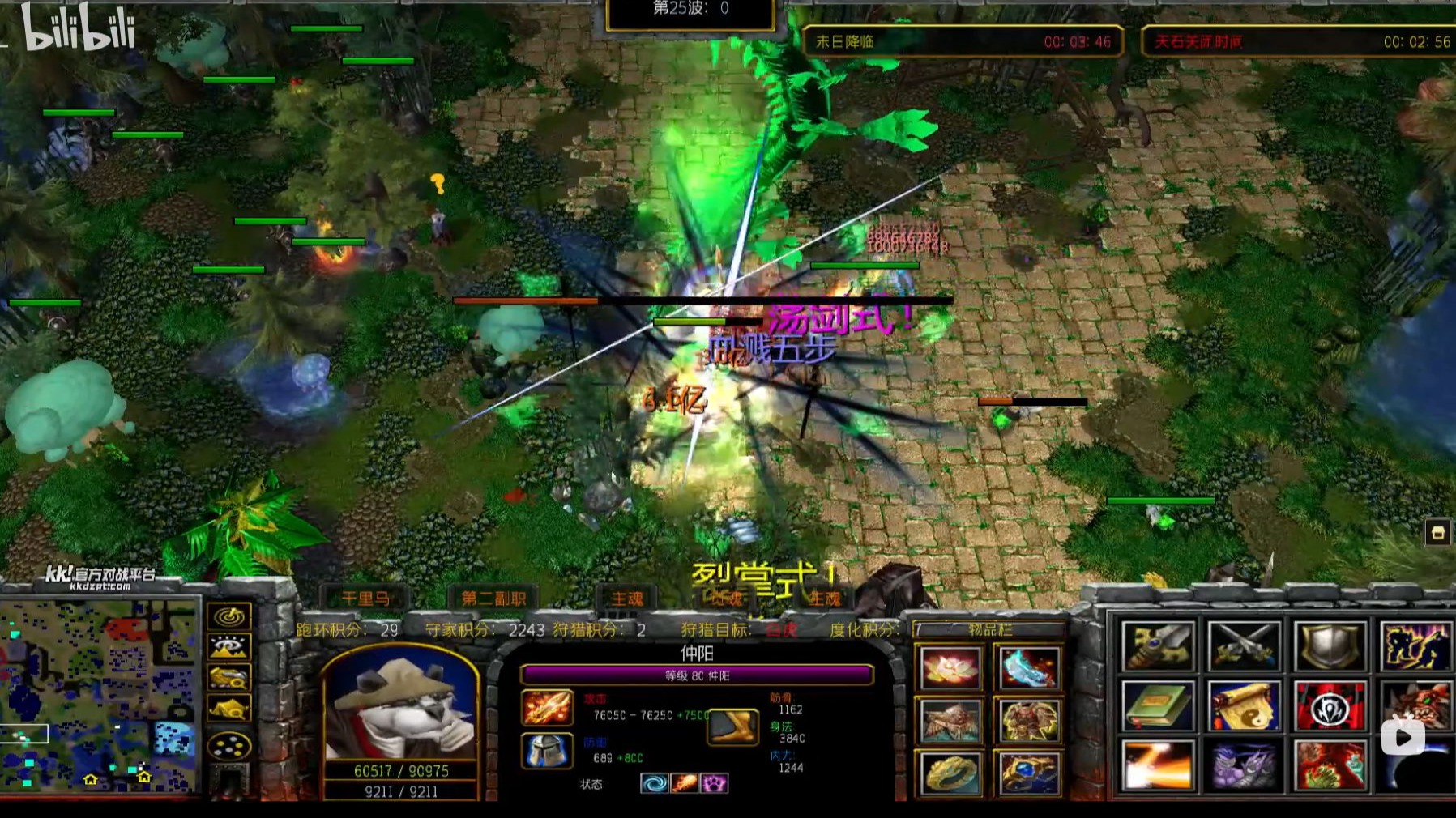Click the sword Attack command
The height and width of the screenshot is (818, 1456).
coord(1158,646)
